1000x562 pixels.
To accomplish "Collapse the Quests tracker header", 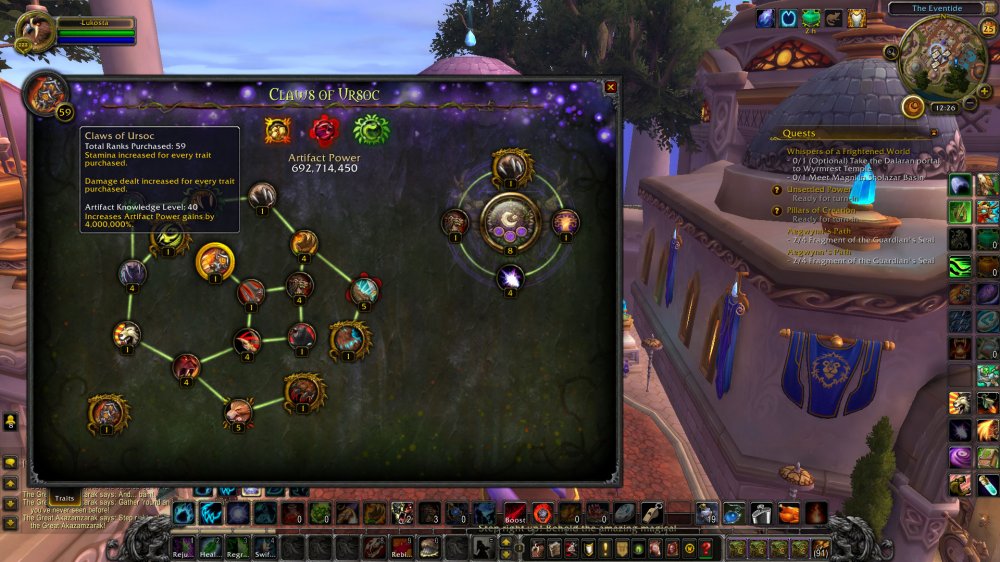I will pyautogui.click(x=933, y=132).
